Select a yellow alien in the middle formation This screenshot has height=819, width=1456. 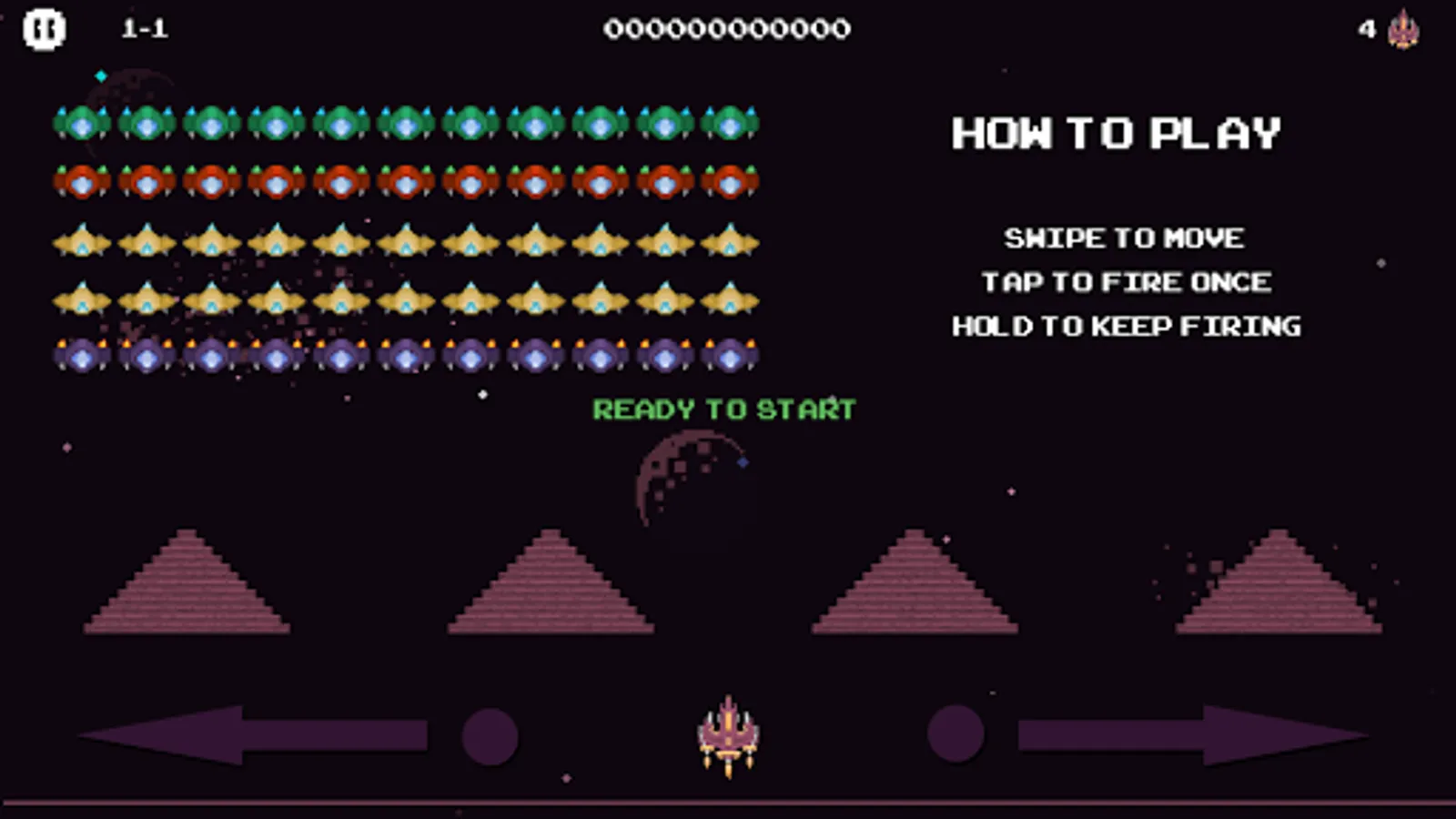coord(405,240)
